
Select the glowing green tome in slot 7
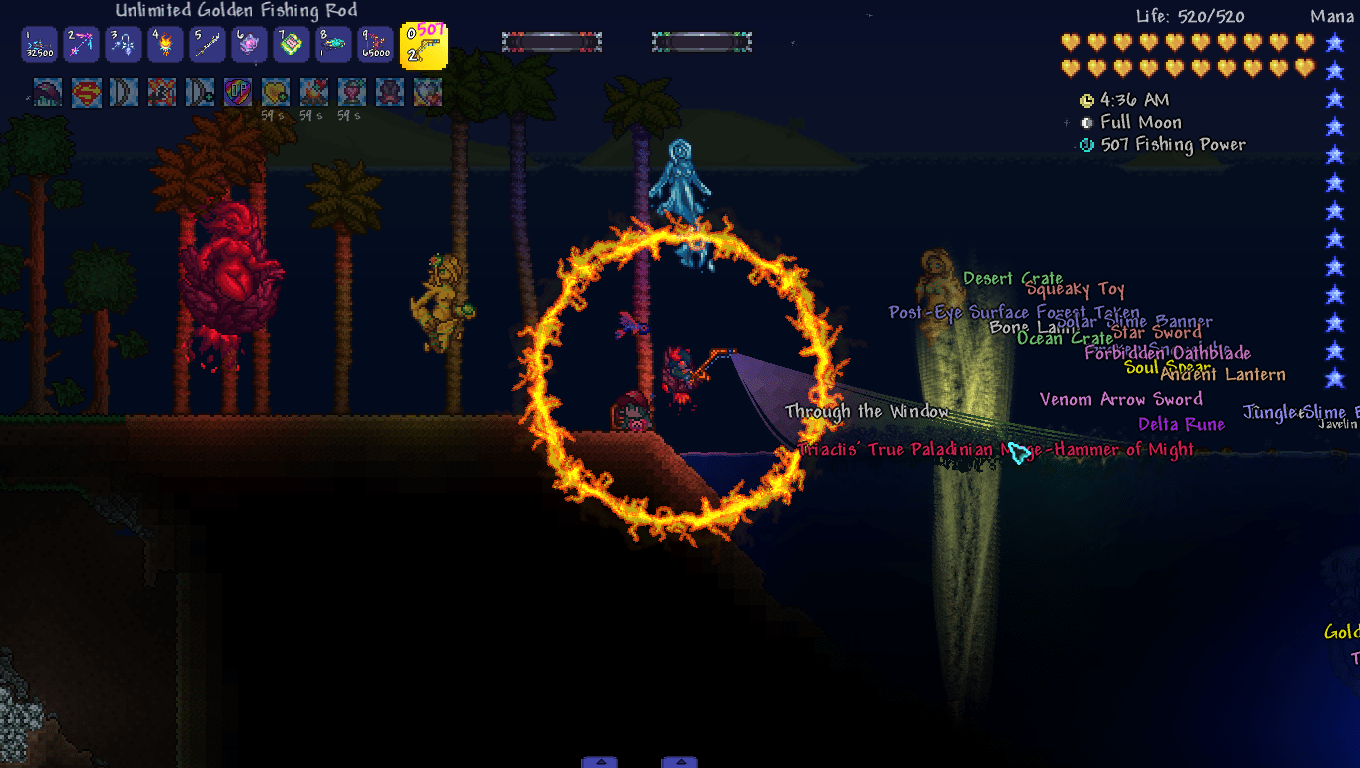point(291,45)
